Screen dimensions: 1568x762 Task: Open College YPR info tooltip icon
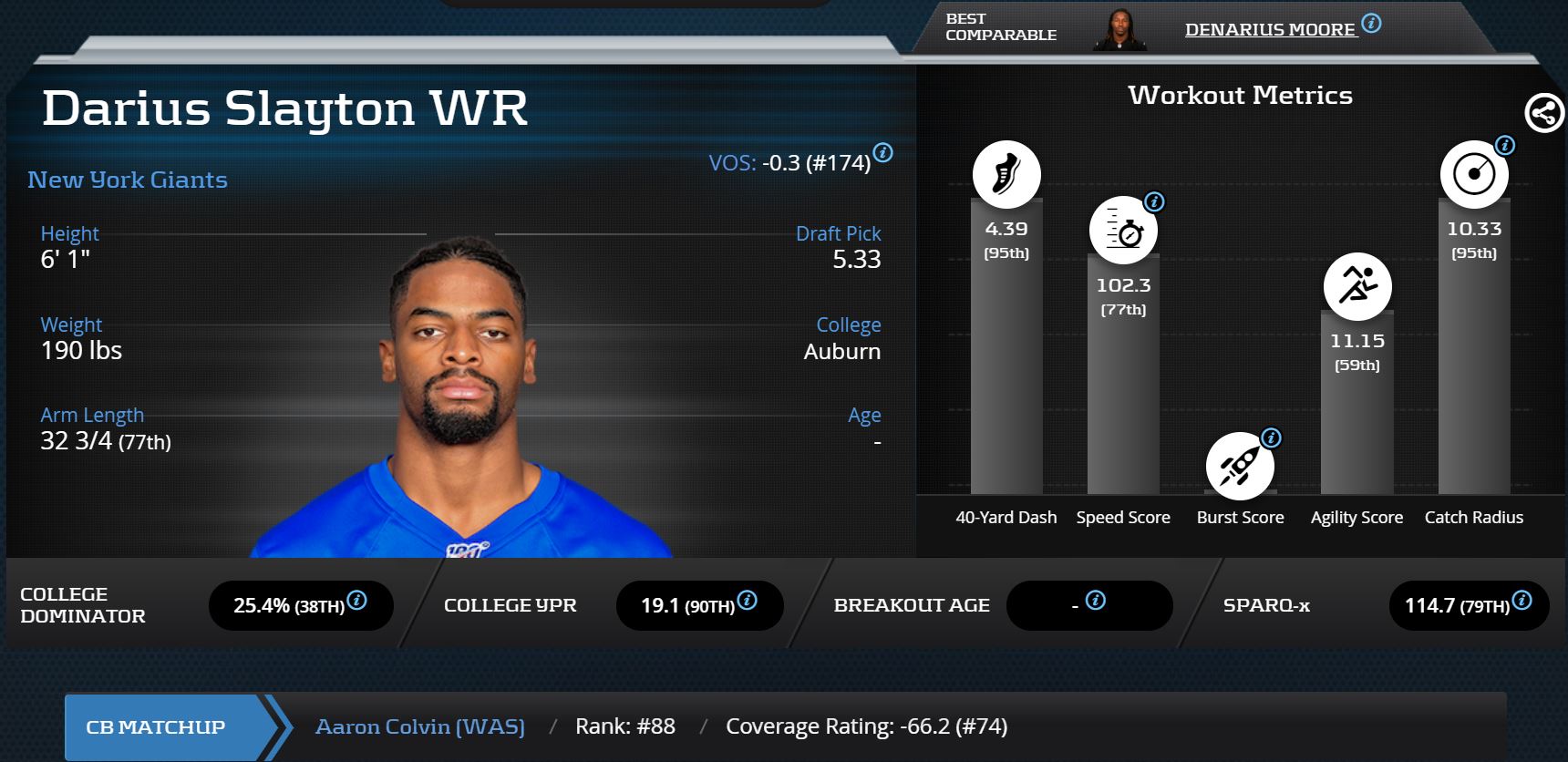(748, 601)
